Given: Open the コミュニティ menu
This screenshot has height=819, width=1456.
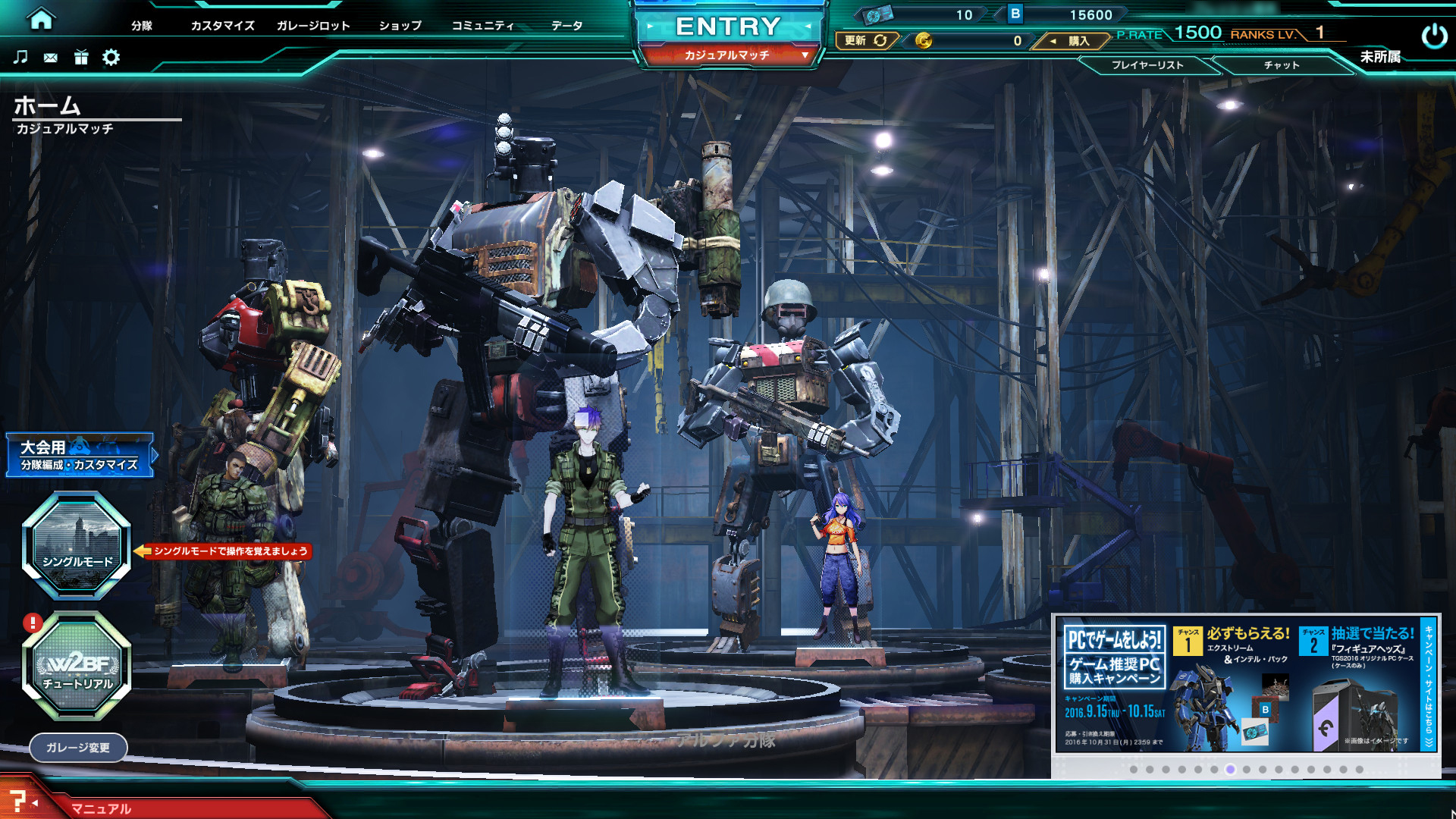Looking at the screenshot, I should 483,26.
